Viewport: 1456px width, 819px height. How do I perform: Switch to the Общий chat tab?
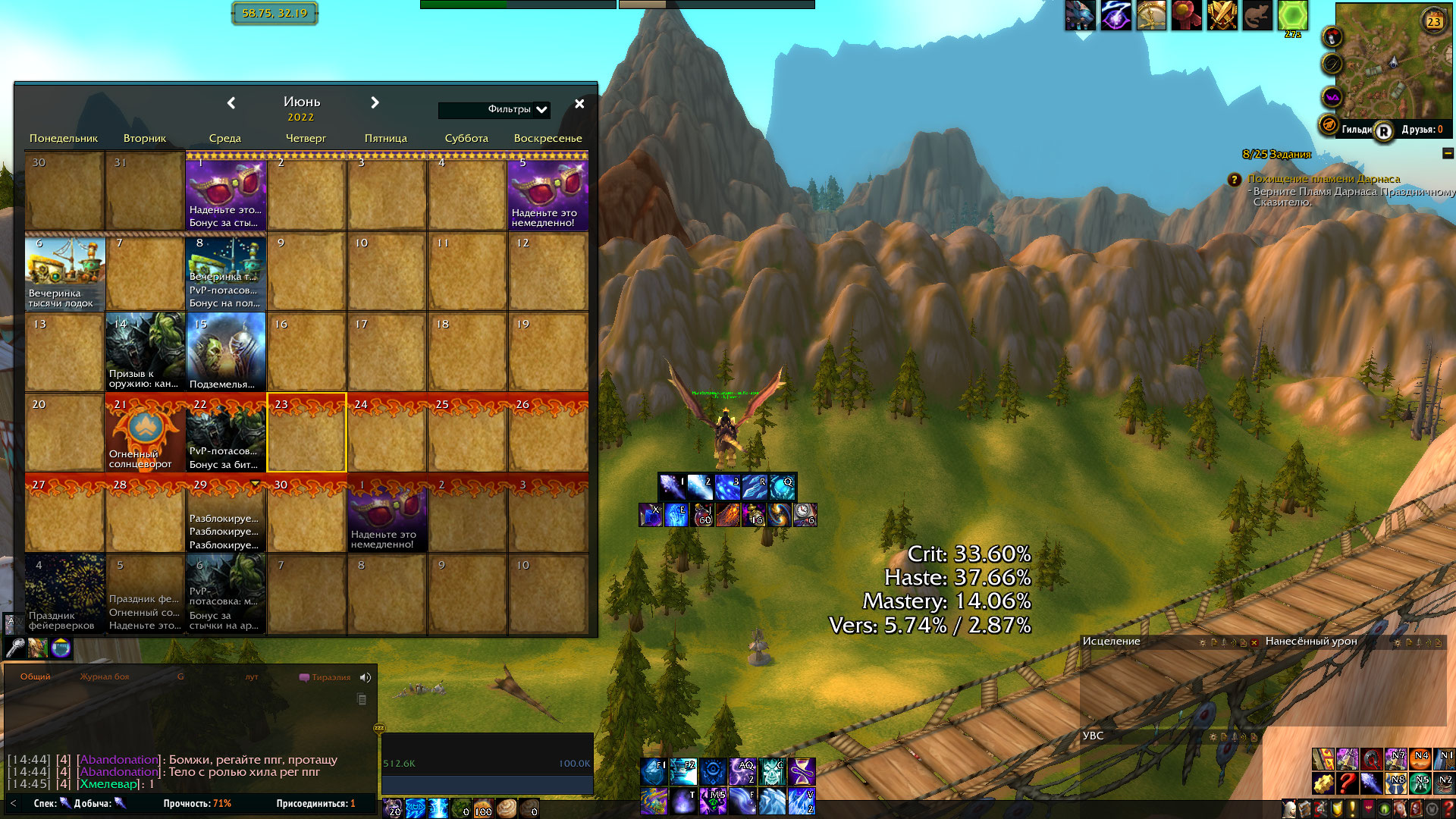tap(36, 677)
